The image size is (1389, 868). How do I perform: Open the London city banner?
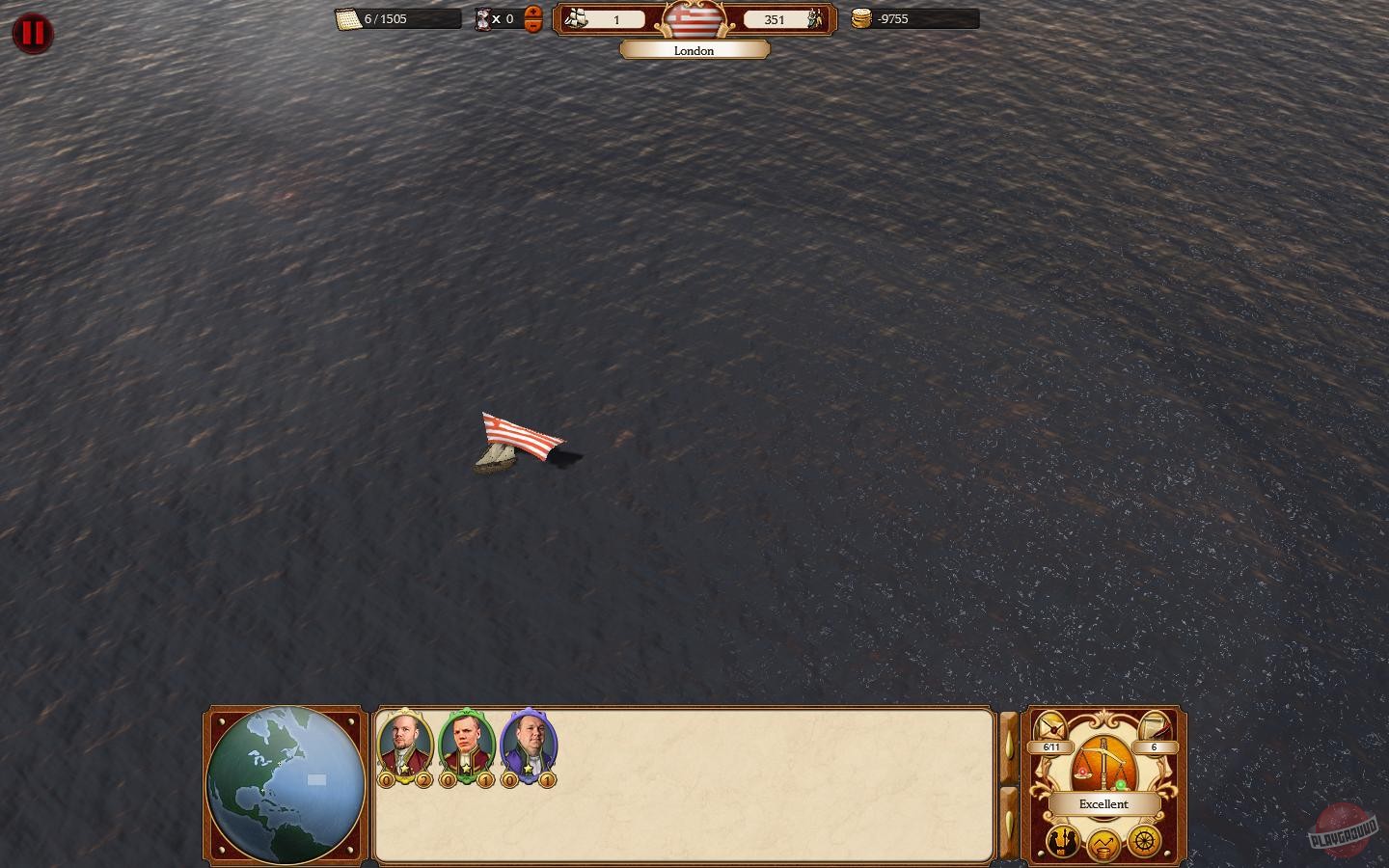(694, 49)
